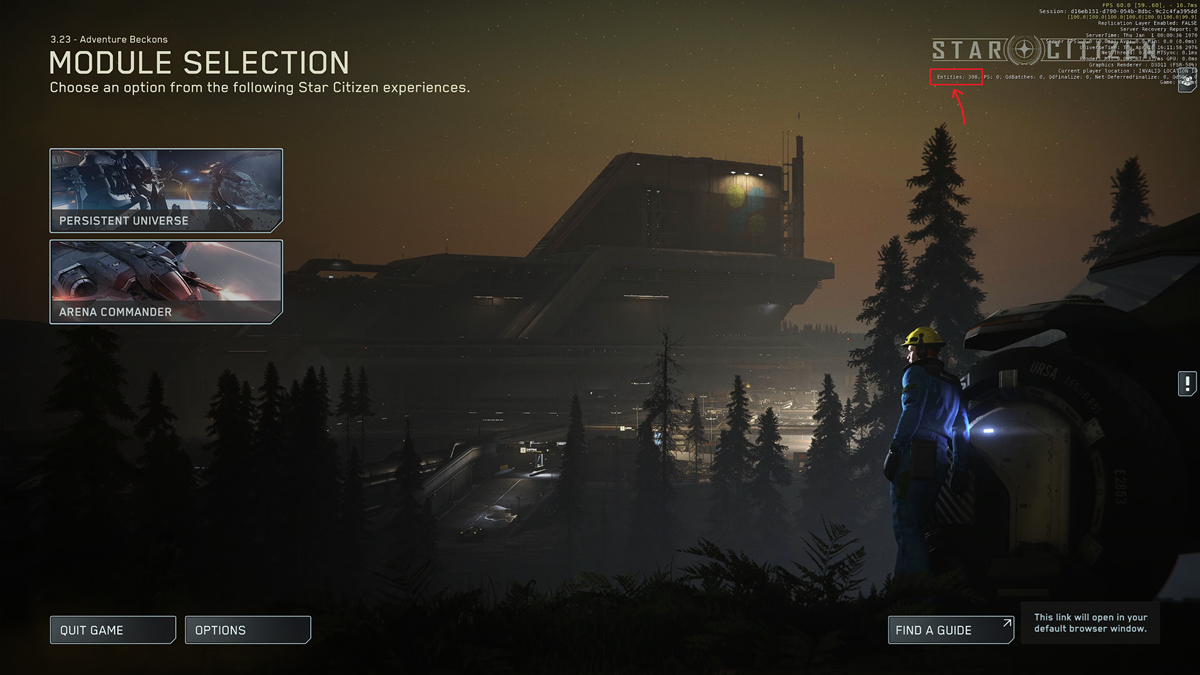Click the Quit Game button

112,630
